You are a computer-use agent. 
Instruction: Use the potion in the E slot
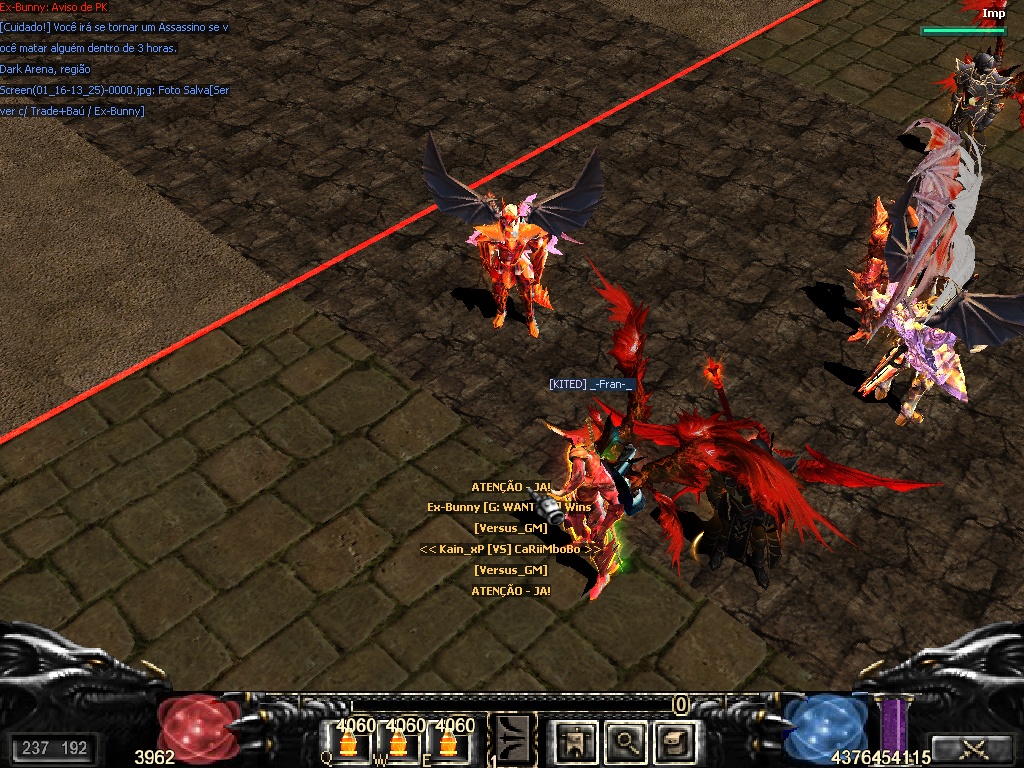click(x=448, y=743)
